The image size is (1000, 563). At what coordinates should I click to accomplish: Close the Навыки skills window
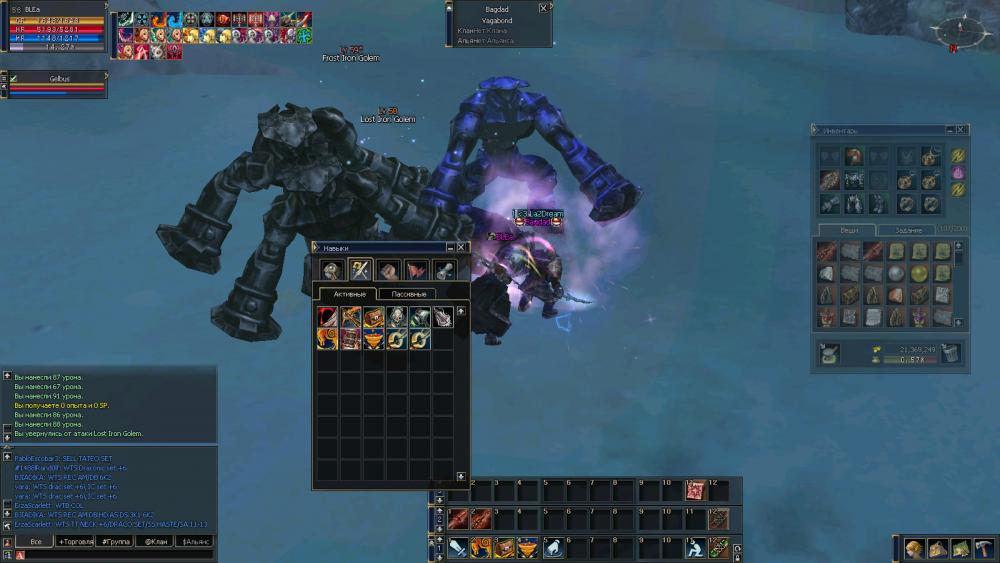tap(462, 247)
